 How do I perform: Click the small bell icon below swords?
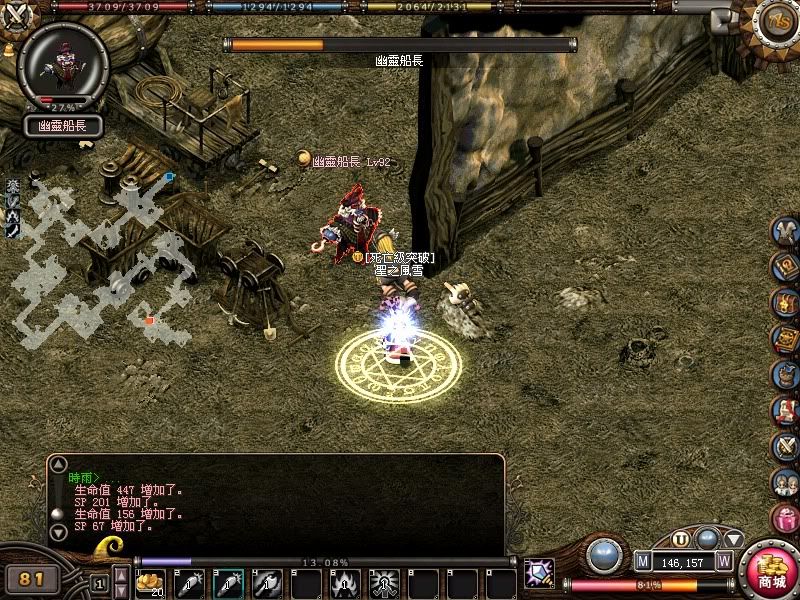(9, 47)
